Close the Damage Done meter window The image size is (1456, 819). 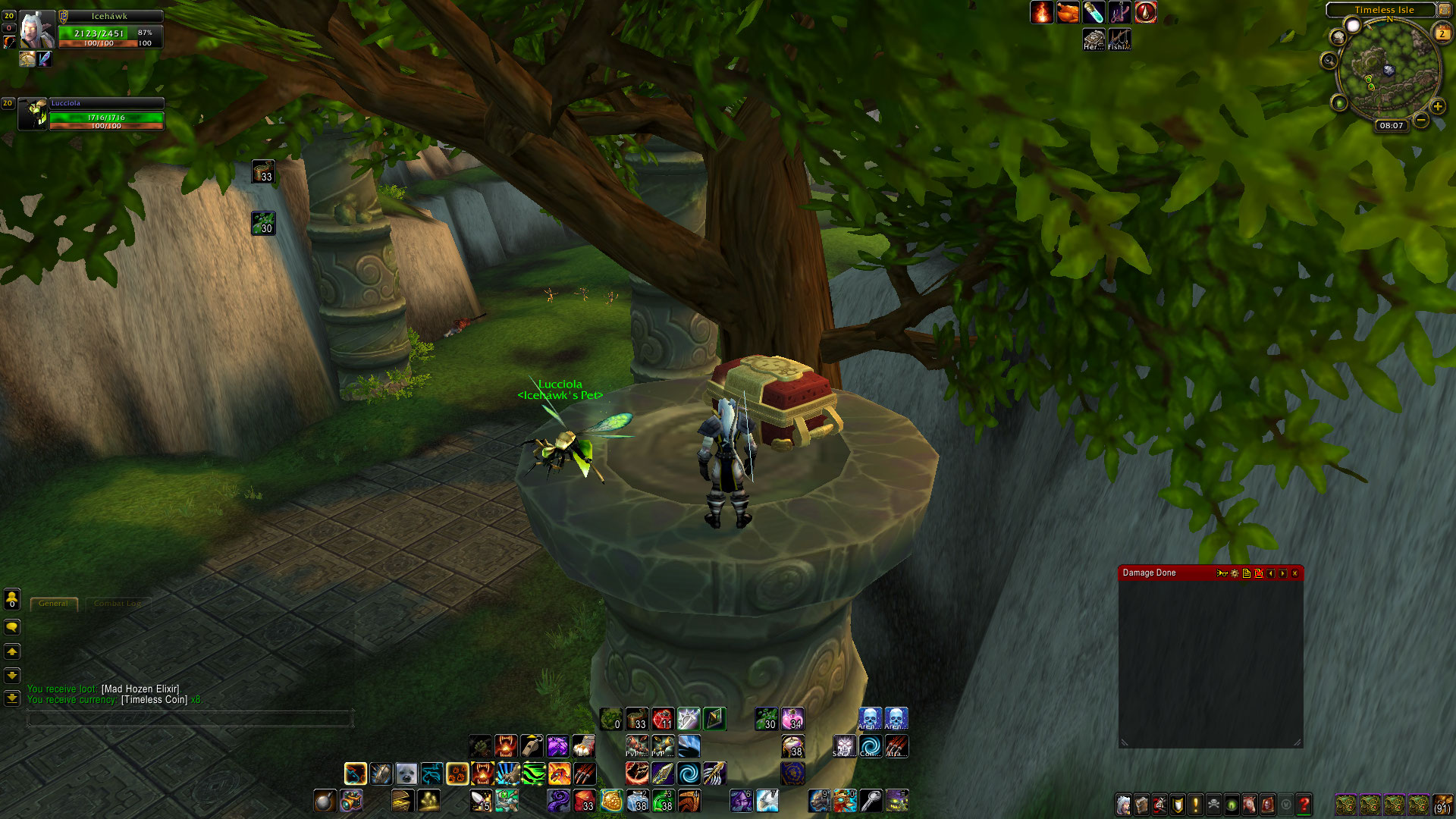coord(1294,573)
